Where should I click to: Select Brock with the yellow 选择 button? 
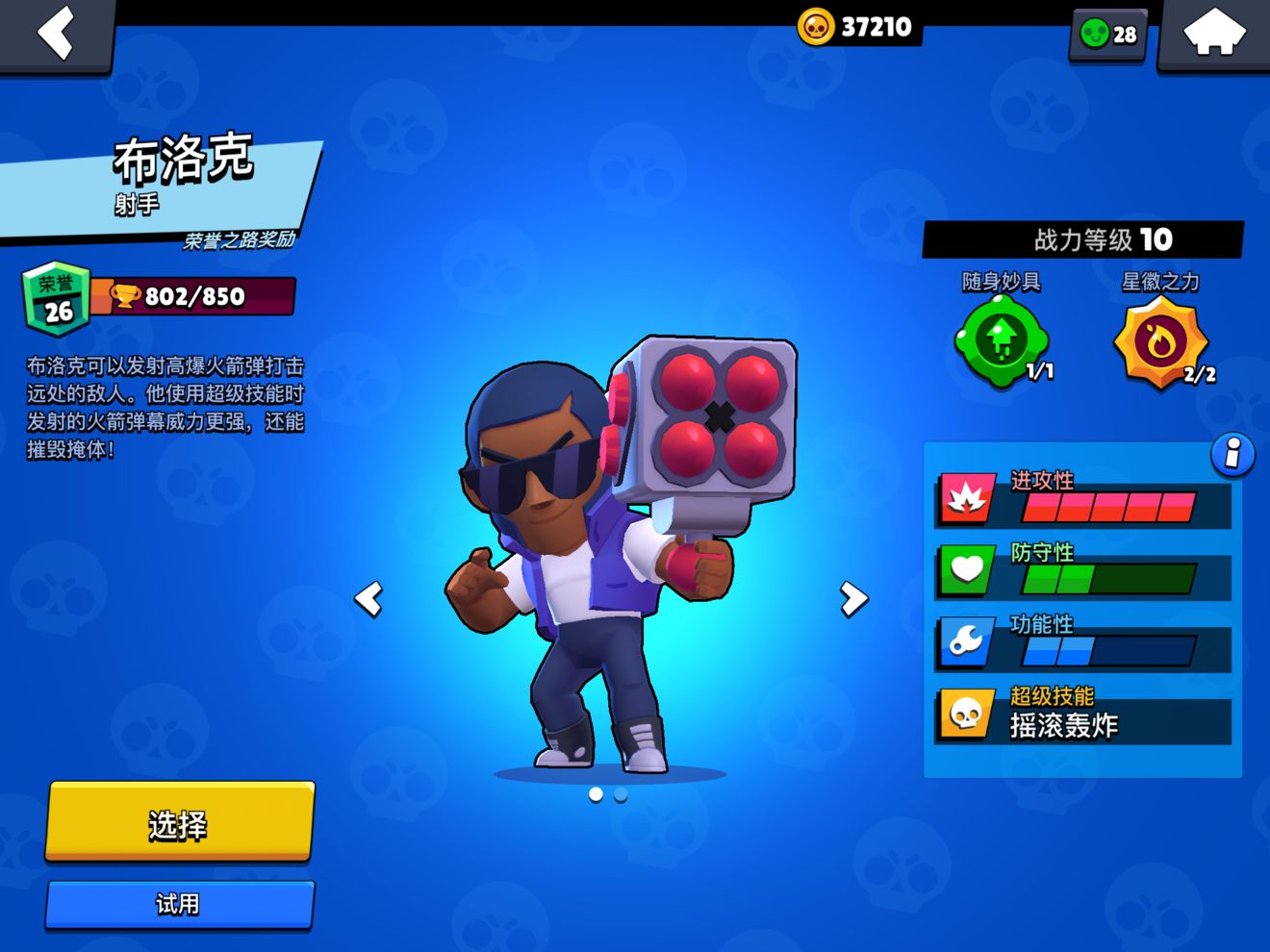pos(180,823)
